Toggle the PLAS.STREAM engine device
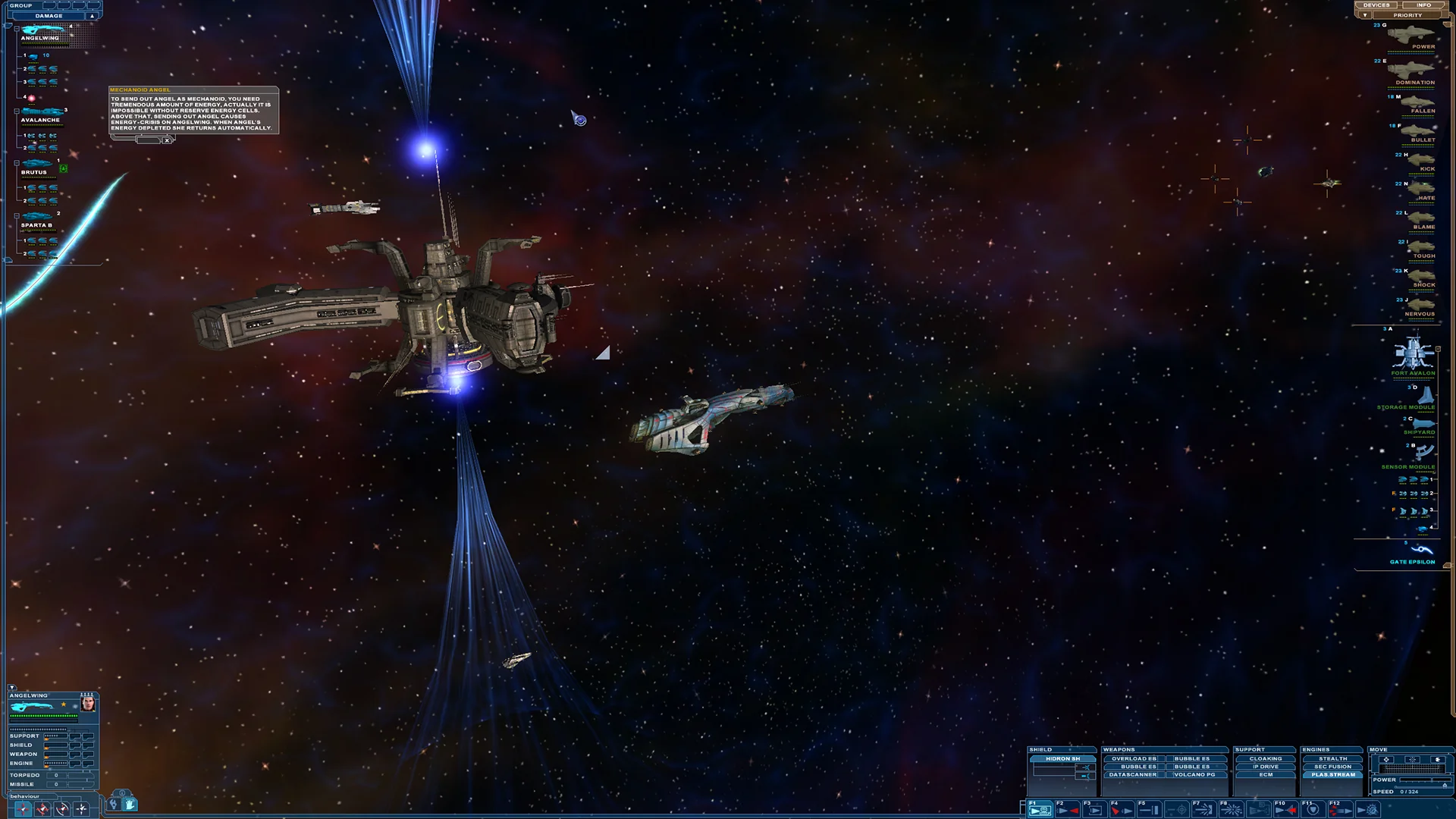Viewport: 1456px width, 819px height. coord(1332,774)
